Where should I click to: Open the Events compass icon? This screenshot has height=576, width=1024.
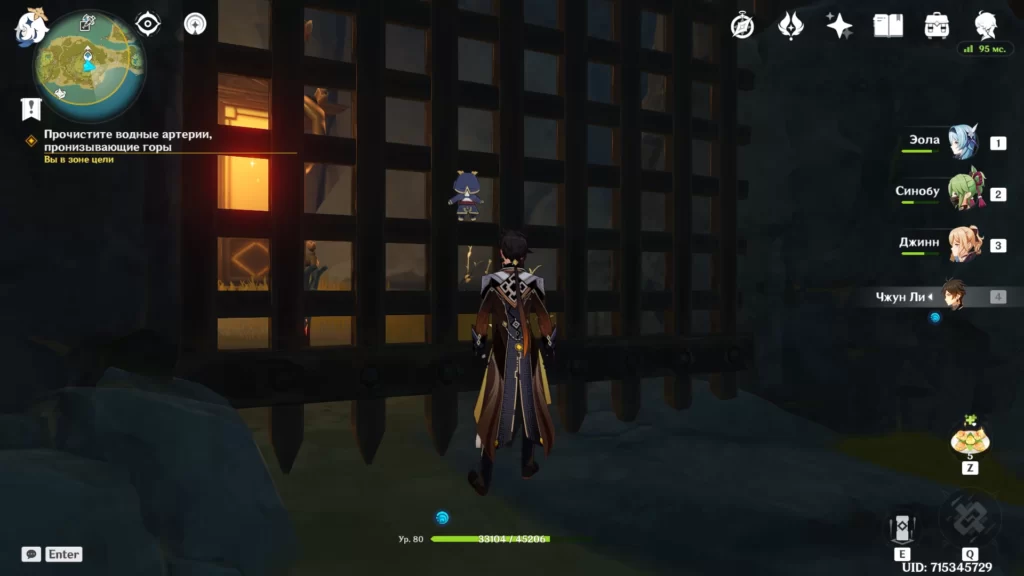pyautogui.click(x=742, y=26)
